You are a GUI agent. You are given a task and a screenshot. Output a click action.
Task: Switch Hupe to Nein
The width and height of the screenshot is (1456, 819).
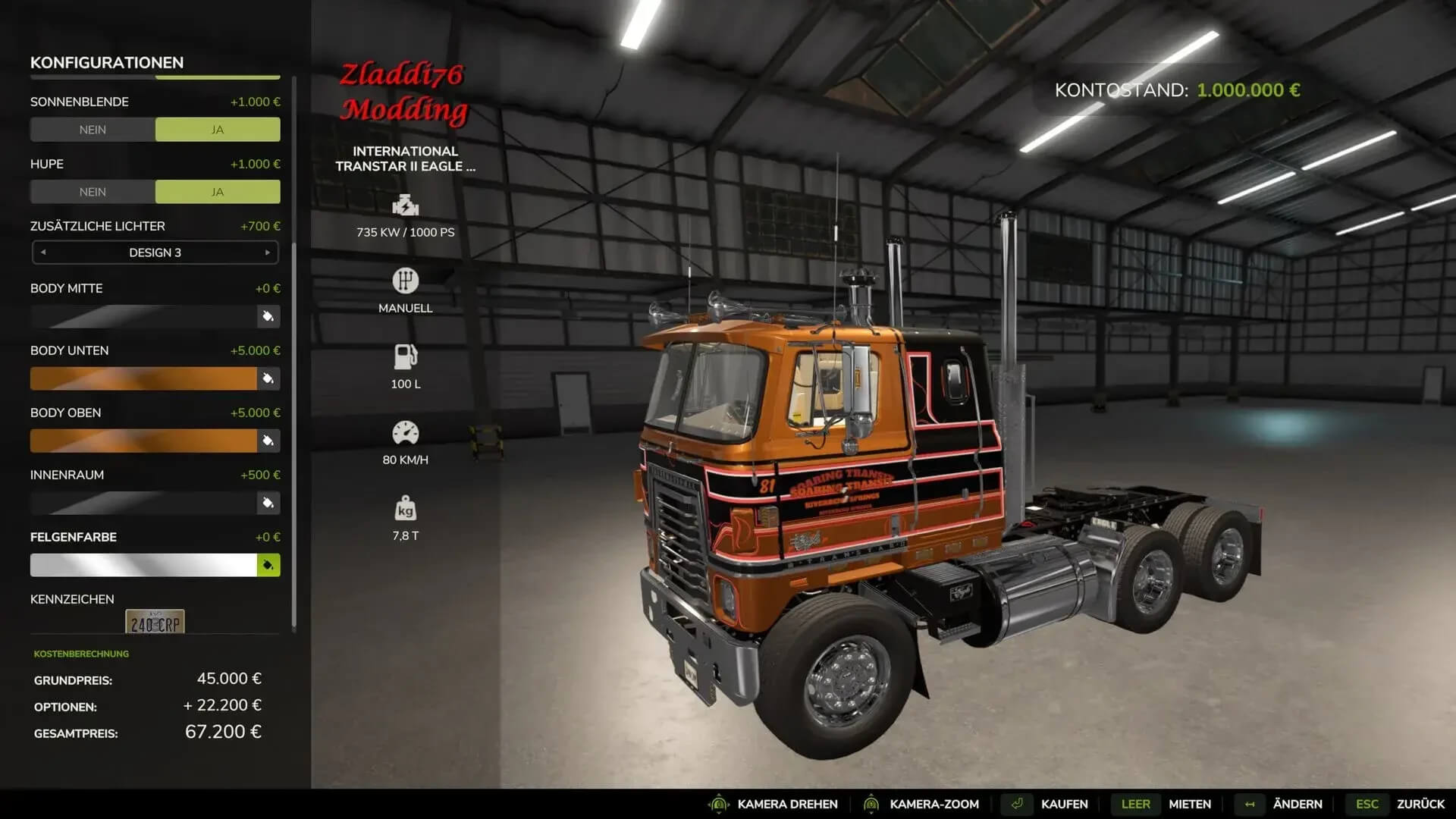pyautogui.click(x=93, y=192)
